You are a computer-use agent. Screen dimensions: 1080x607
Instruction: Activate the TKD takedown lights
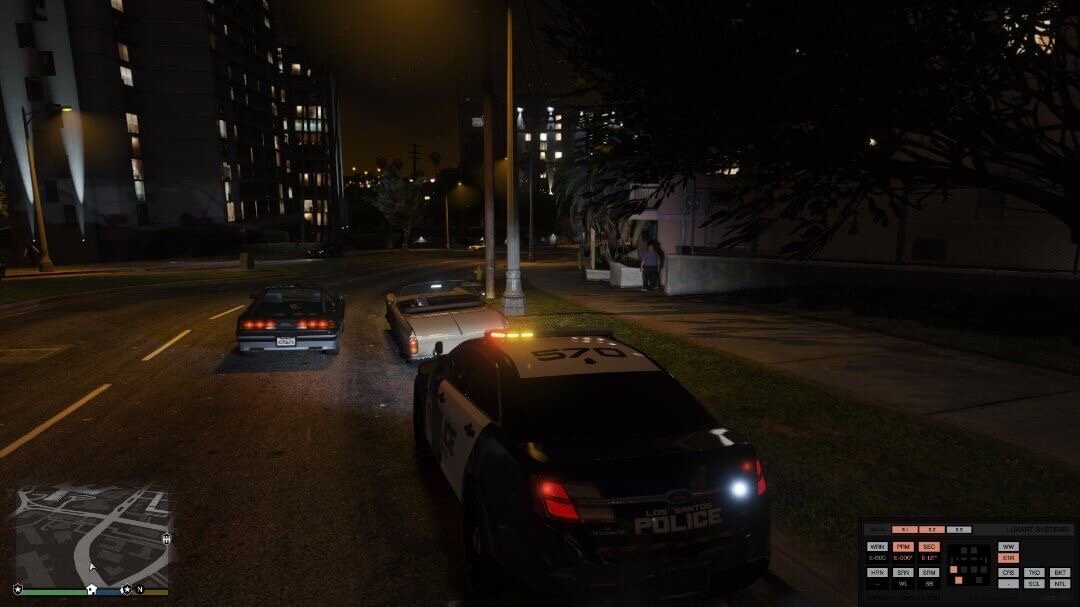tap(1034, 572)
